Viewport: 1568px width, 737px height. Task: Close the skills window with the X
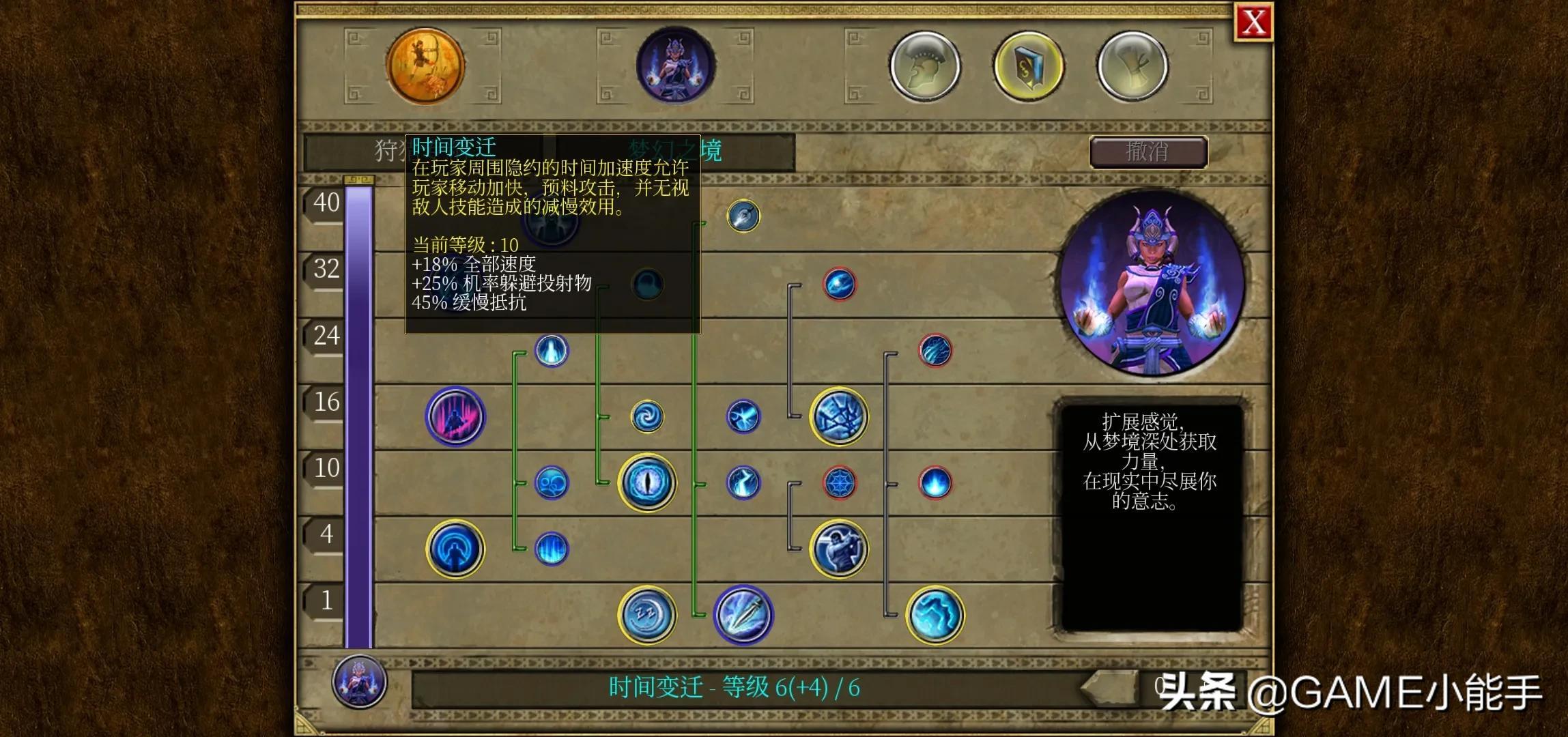pos(1253,23)
